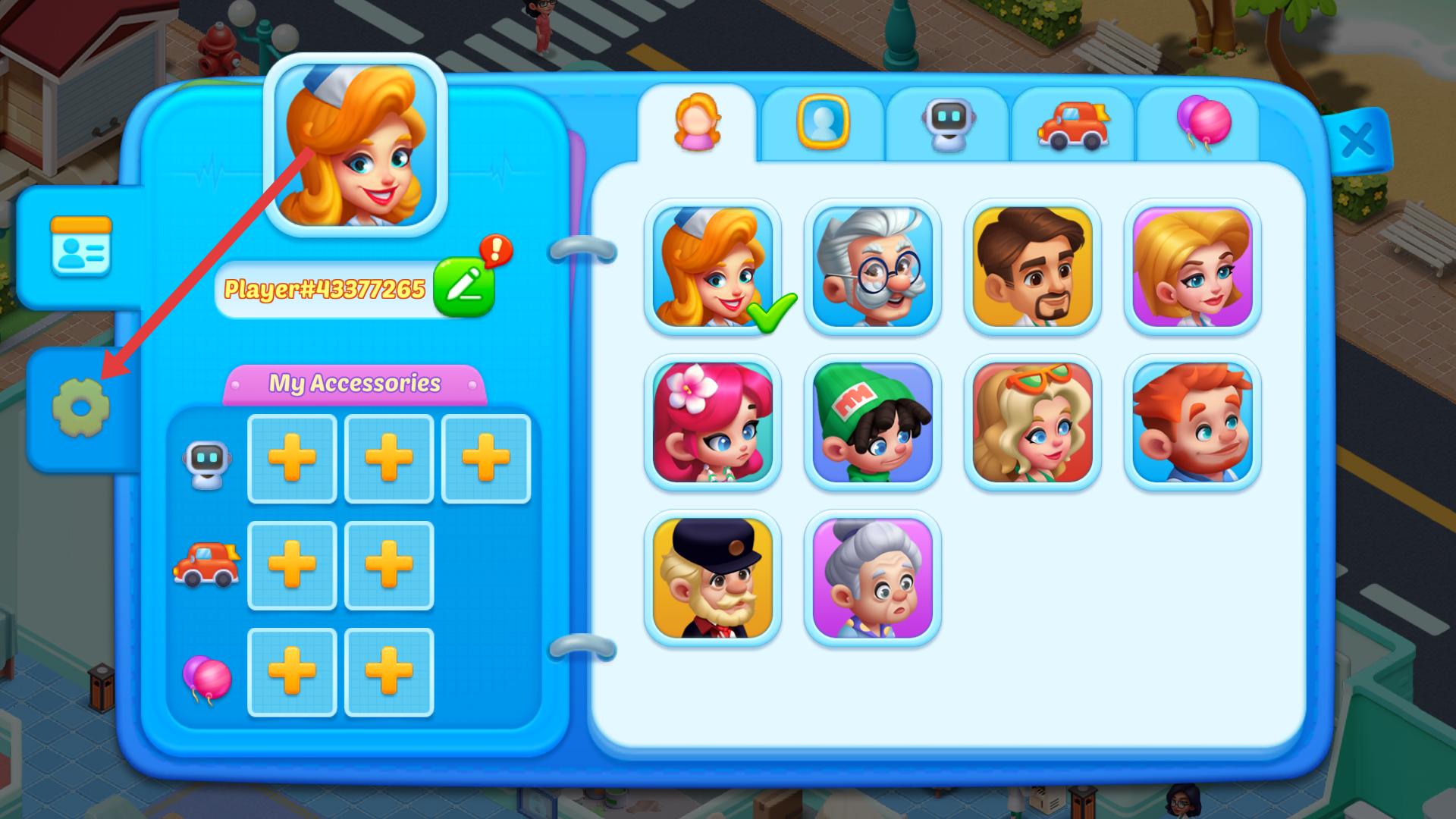Select the blonde woman with orange sunglasses avatar

[1032, 422]
